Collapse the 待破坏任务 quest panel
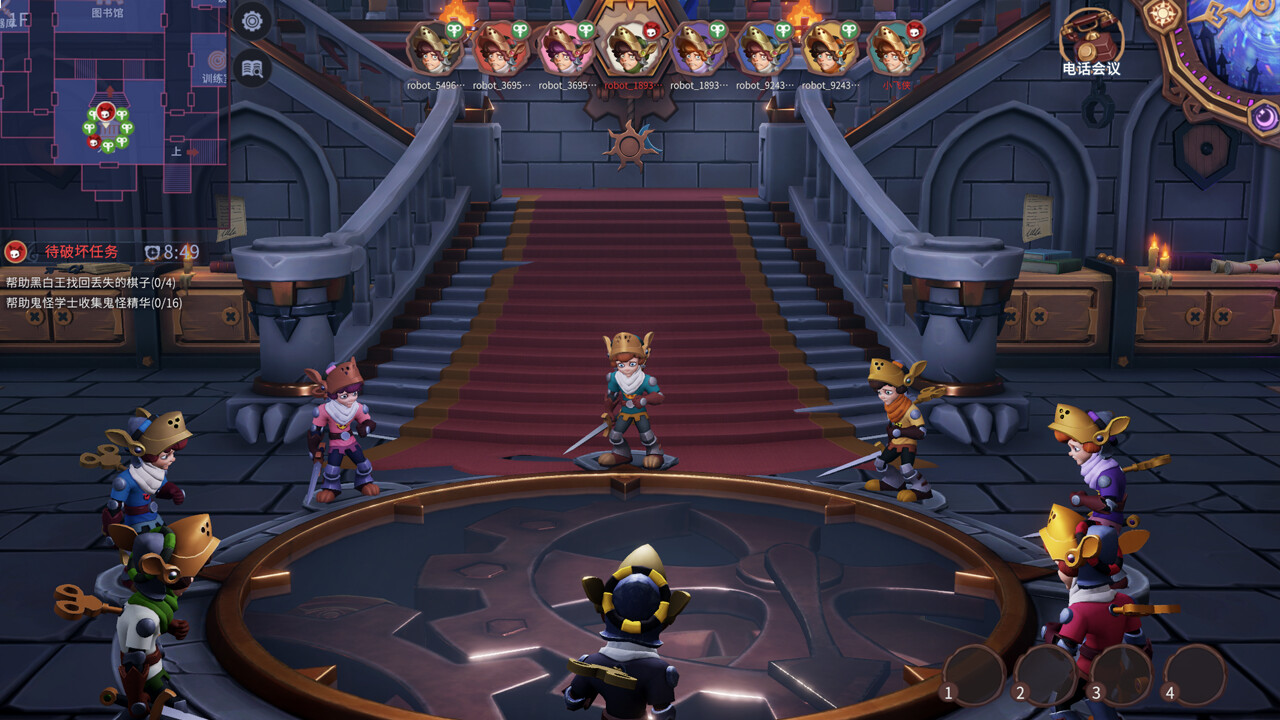 point(81,251)
